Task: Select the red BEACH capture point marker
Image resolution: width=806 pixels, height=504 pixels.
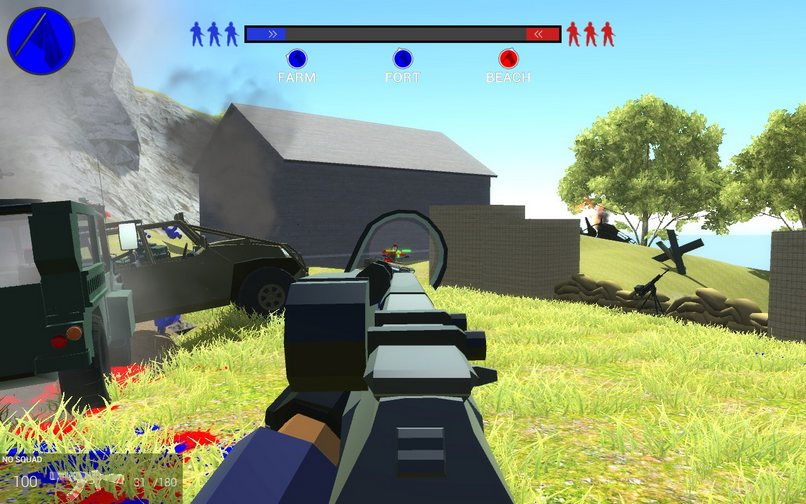Action: coord(508,59)
